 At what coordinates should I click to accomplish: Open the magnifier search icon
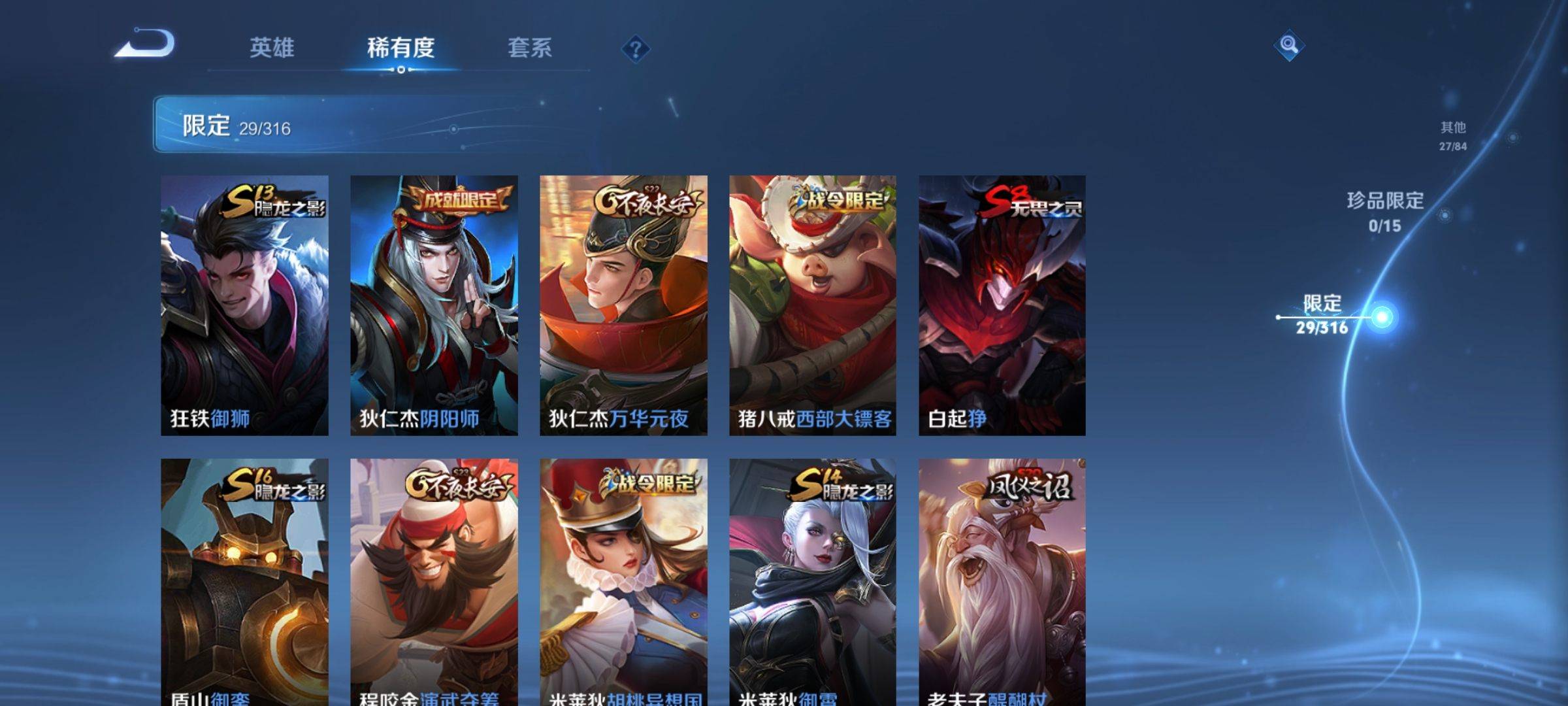coord(1288,45)
